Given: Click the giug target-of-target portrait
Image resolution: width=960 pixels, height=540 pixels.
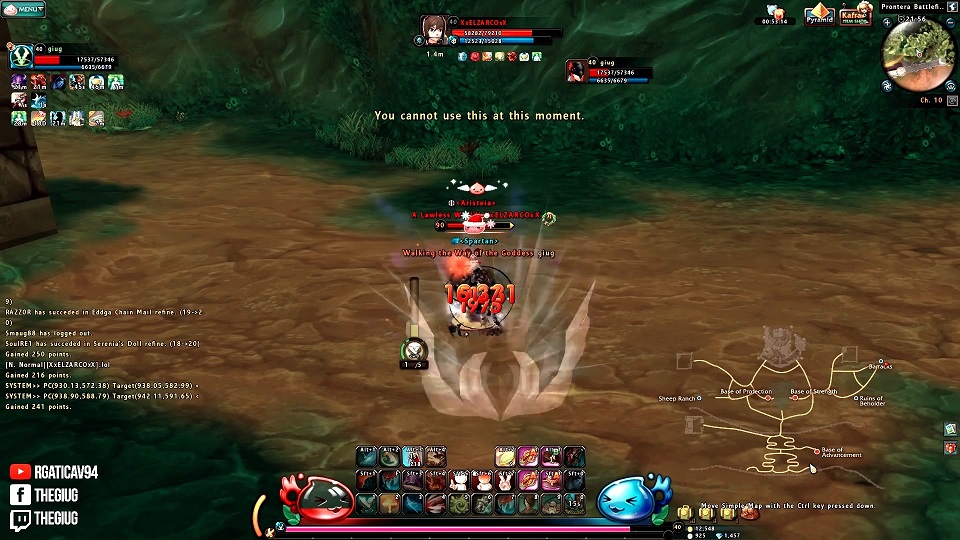Looking at the screenshot, I should (x=577, y=71).
